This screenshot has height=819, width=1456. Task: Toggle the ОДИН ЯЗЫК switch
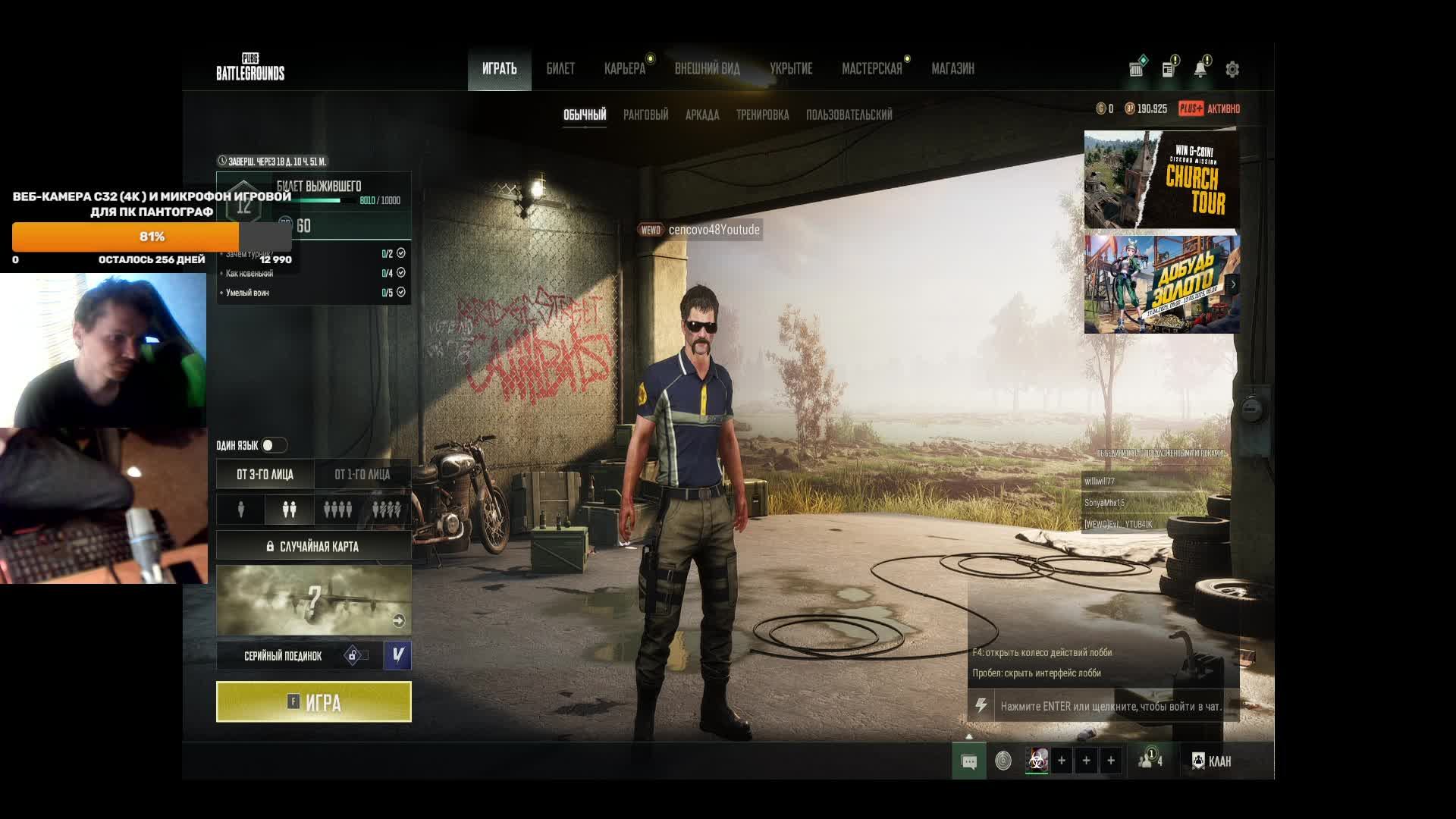pos(273,445)
